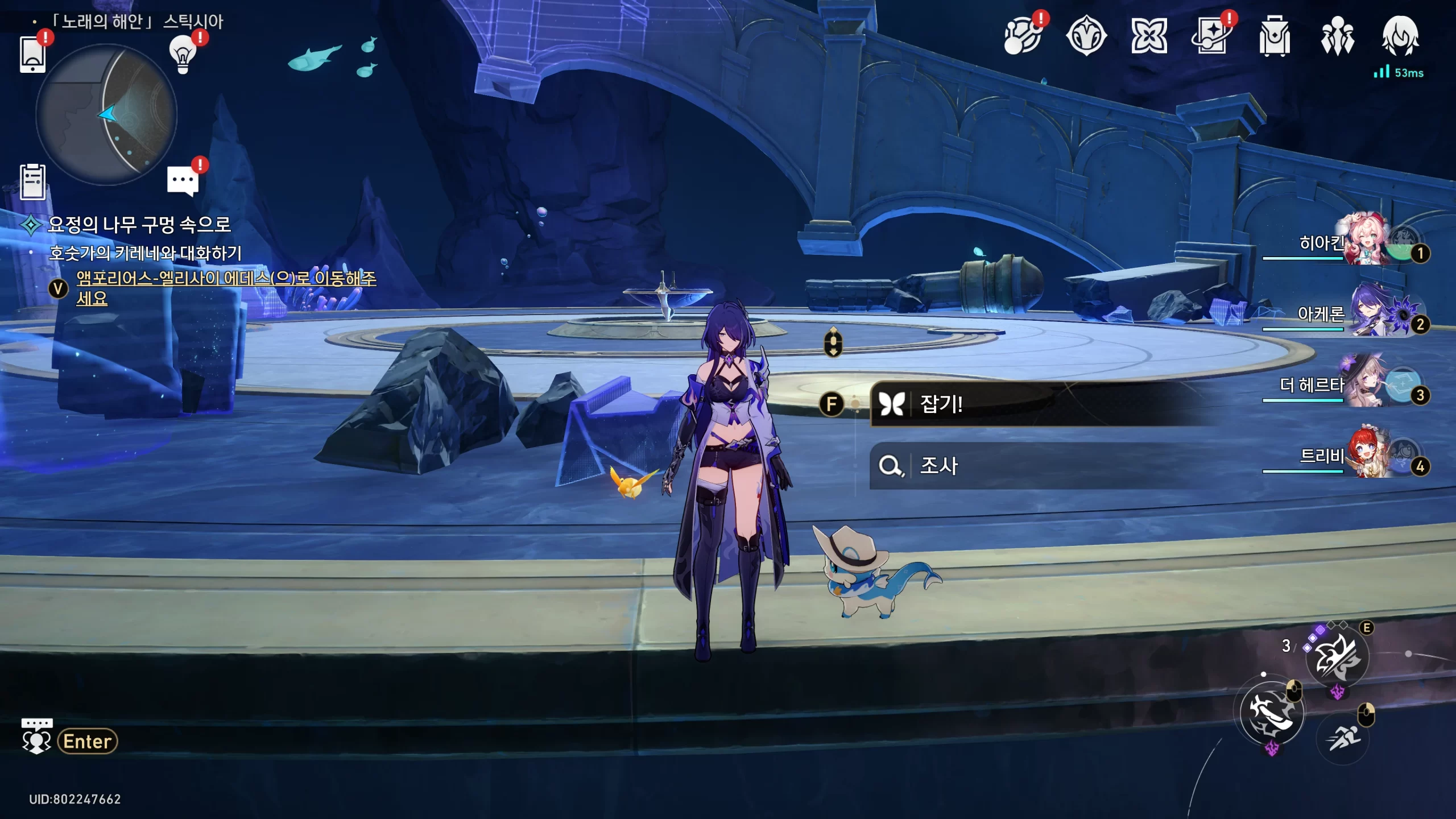Switch to party member 더 헤르타

coord(1365,385)
